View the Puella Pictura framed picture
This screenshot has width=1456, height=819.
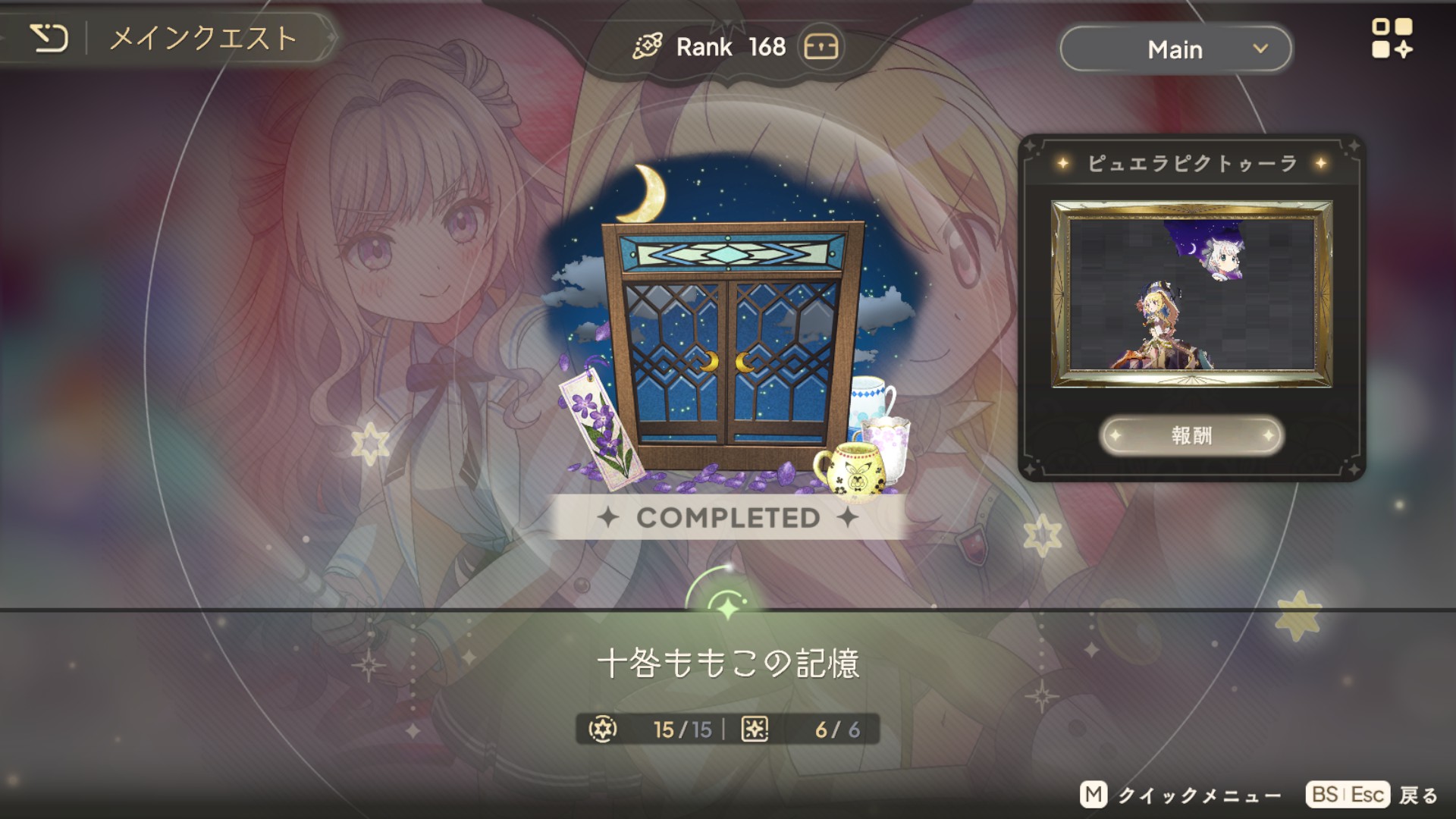(1191, 294)
